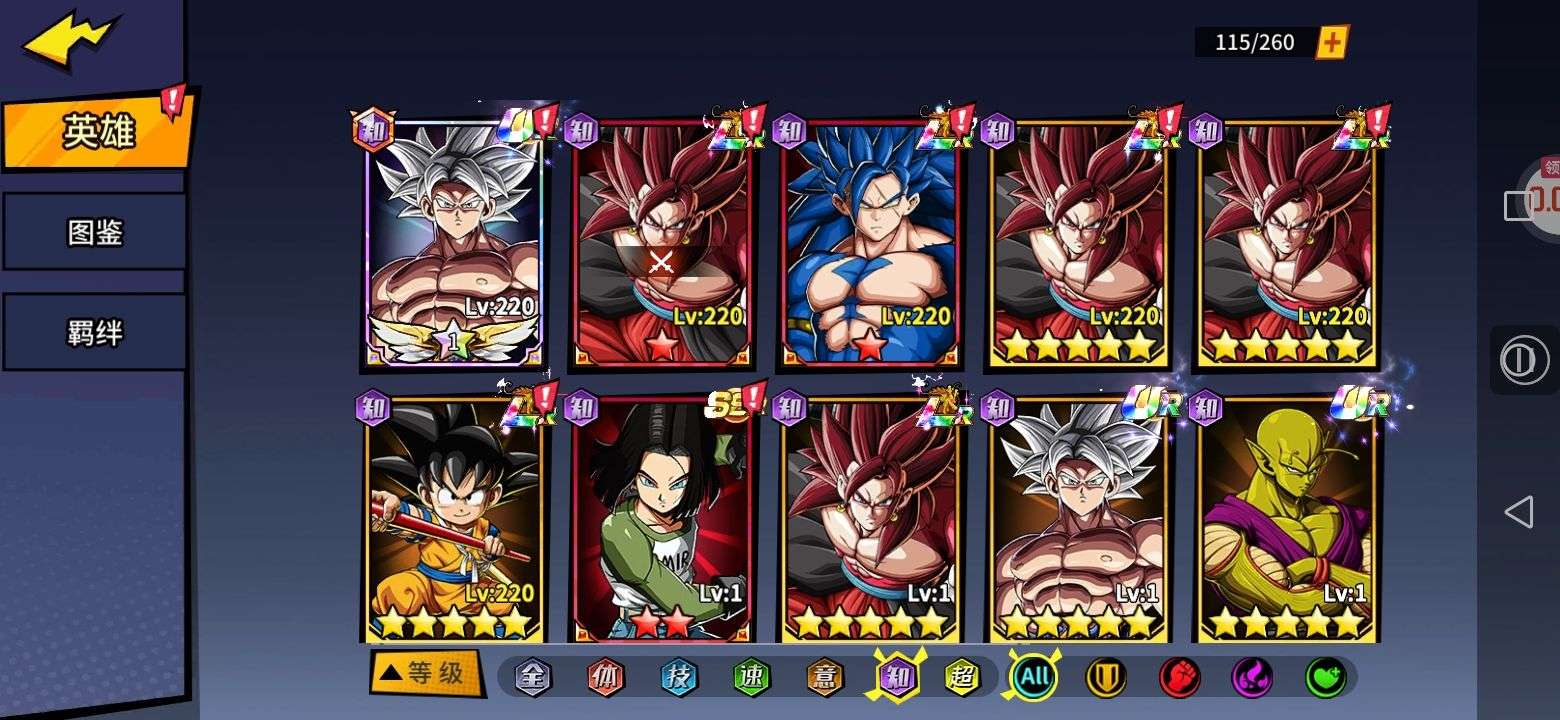Filter by the green heart support role
Image resolution: width=1560 pixels, height=720 pixels.
(1325, 677)
